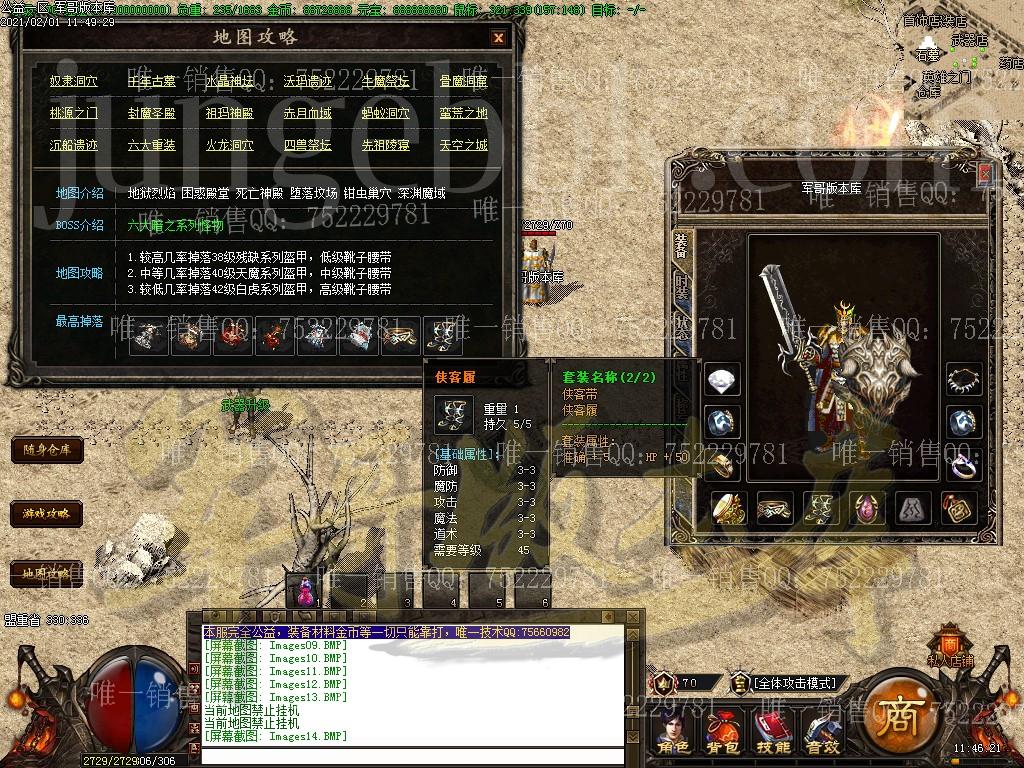Choose the 赤月血域 map link
Screen dimensions: 1024x768
click(x=307, y=114)
